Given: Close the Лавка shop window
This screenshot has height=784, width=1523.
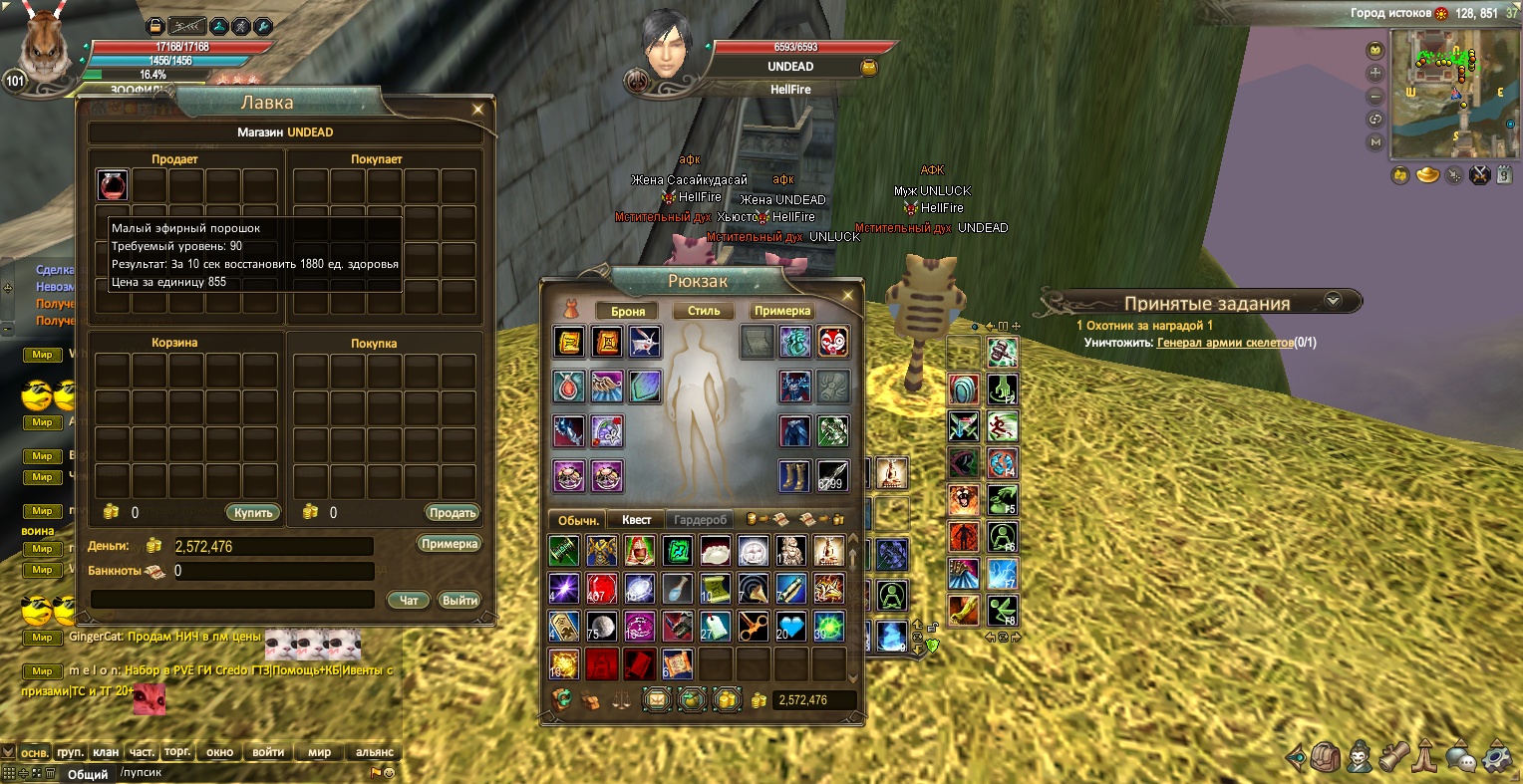Looking at the screenshot, I should pyautogui.click(x=478, y=109).
